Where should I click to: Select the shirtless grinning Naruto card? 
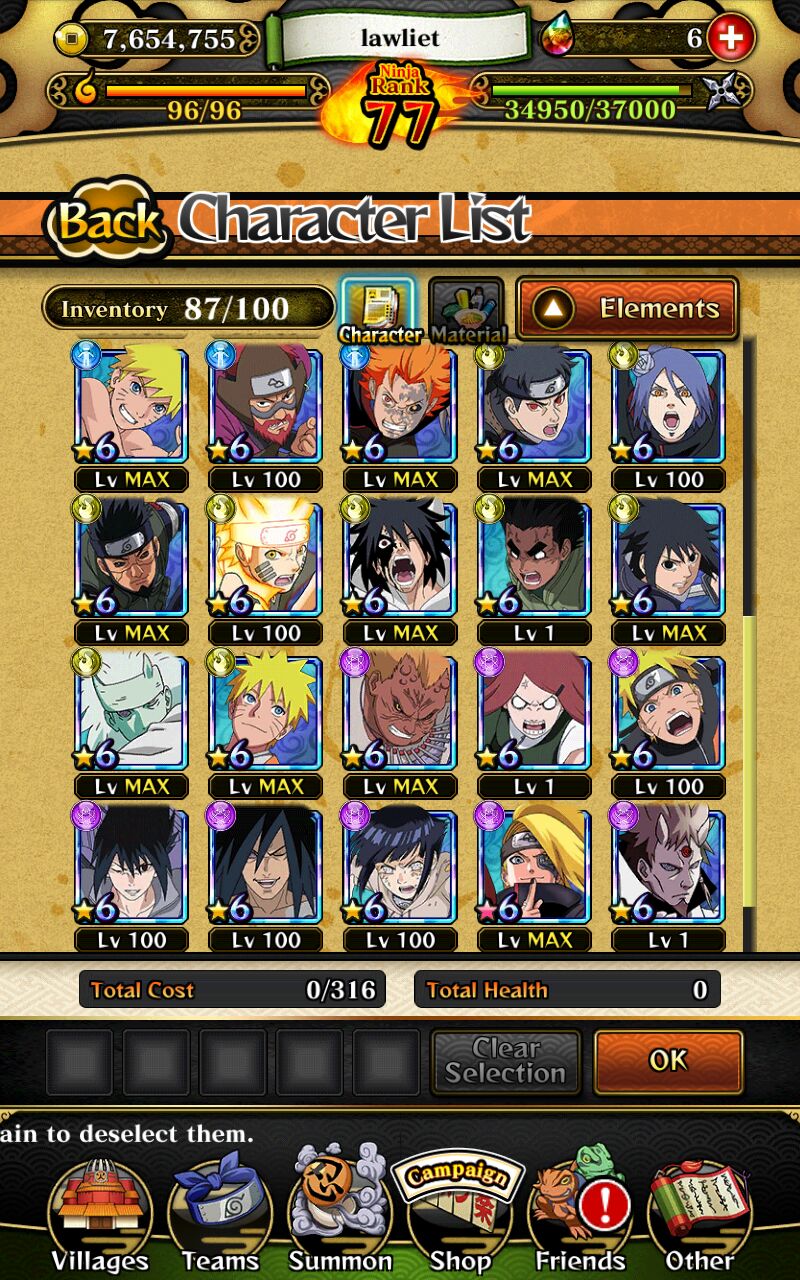131,405
